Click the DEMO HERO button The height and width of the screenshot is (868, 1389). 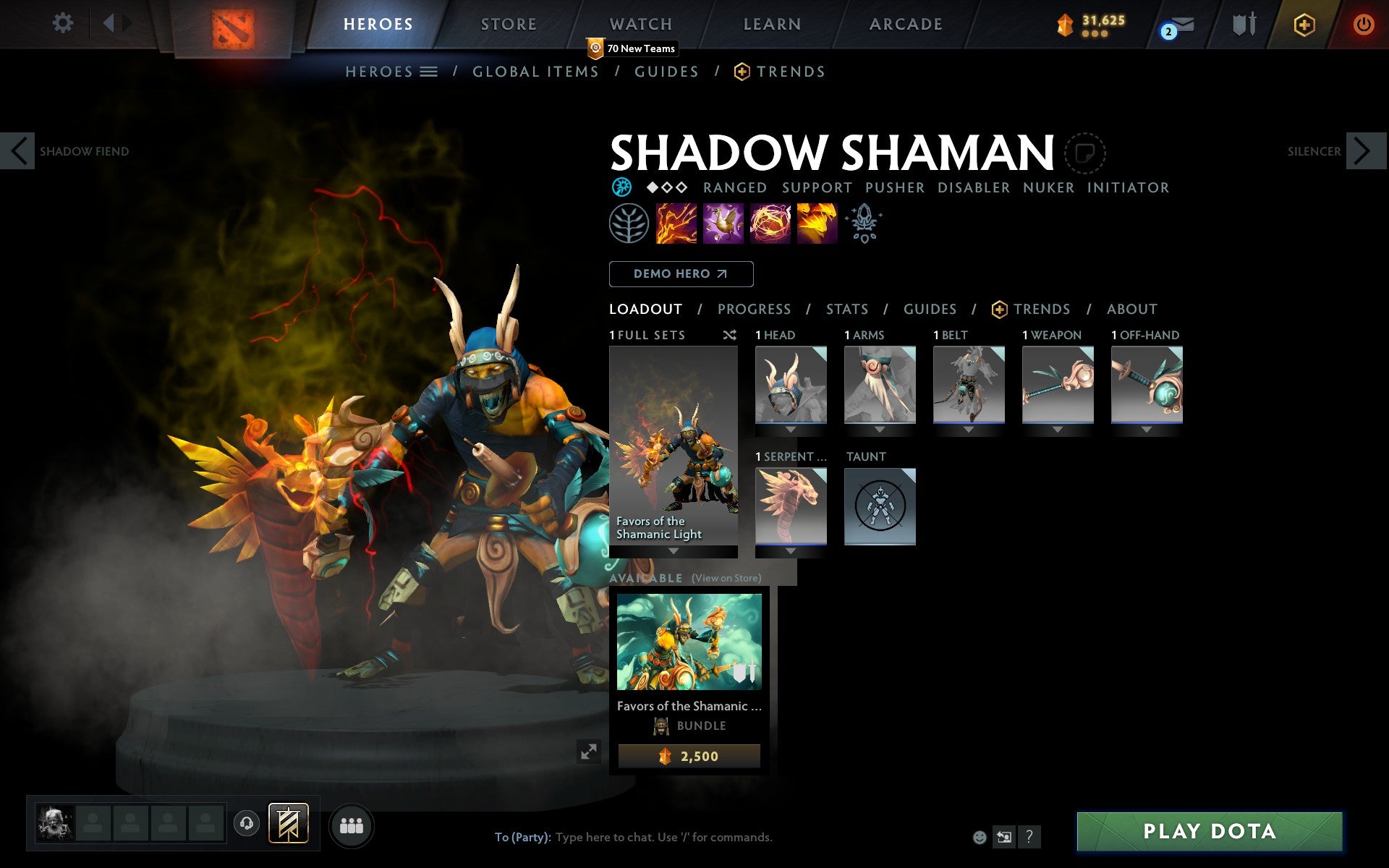tap(681, 274)
